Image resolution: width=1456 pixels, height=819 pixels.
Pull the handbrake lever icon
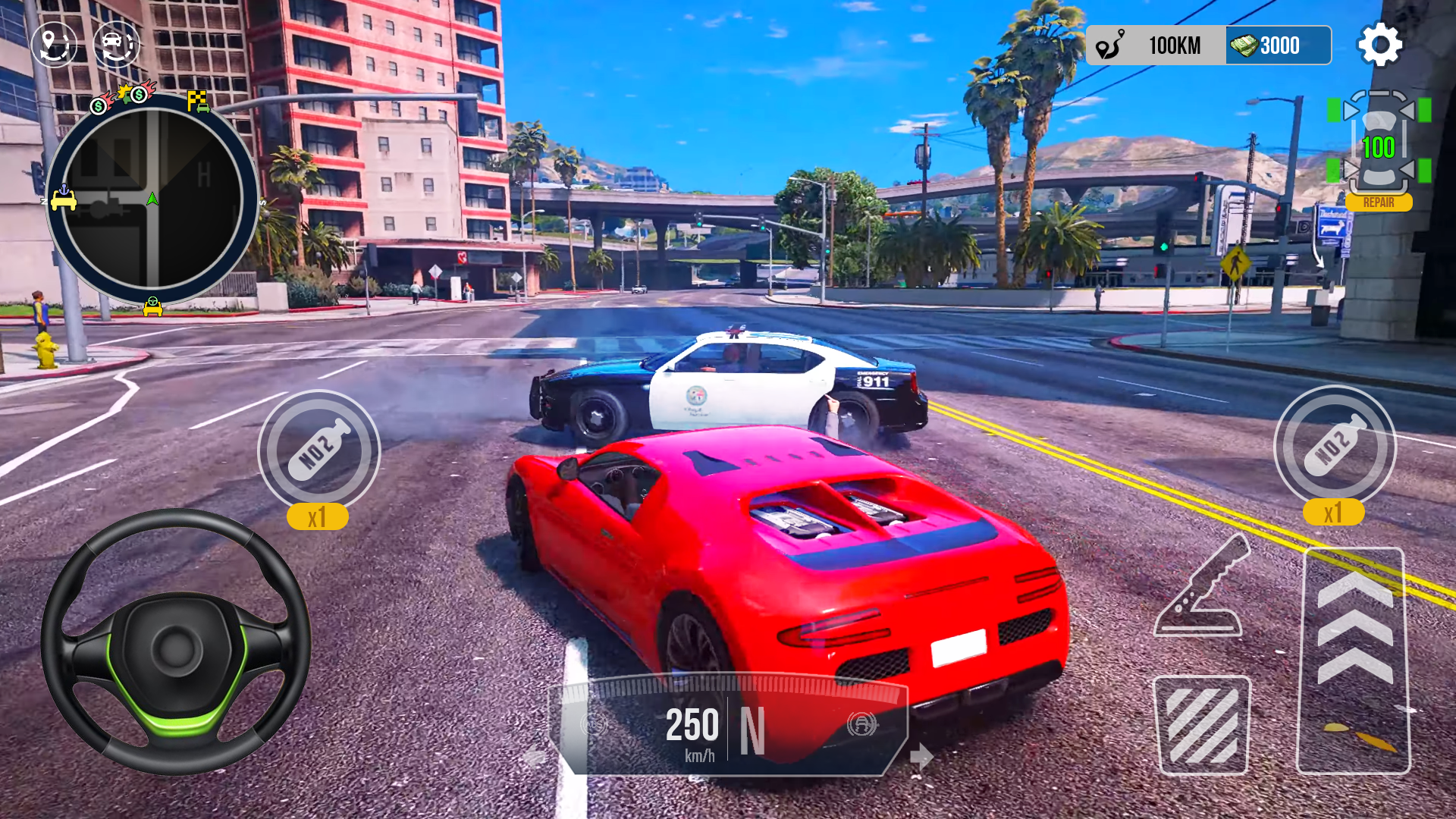click(x=1200, y=586)
